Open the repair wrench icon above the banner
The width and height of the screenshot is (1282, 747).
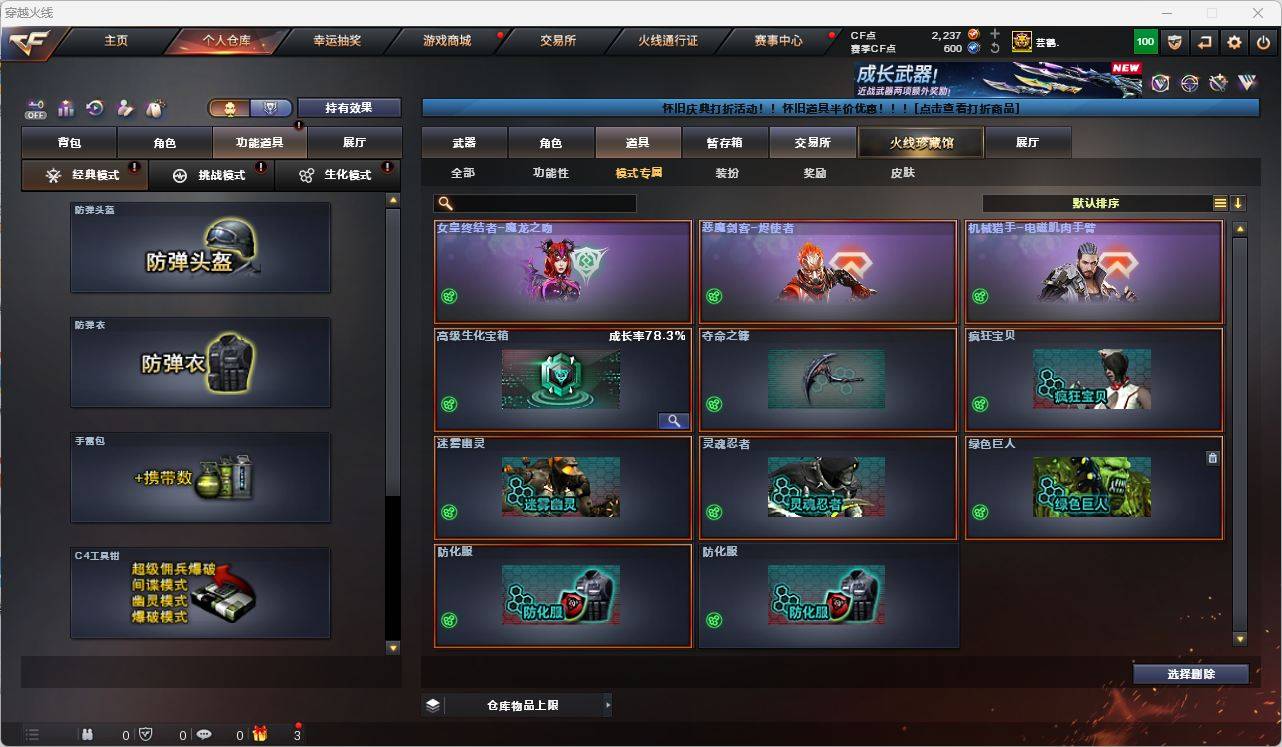[1220, 84]
